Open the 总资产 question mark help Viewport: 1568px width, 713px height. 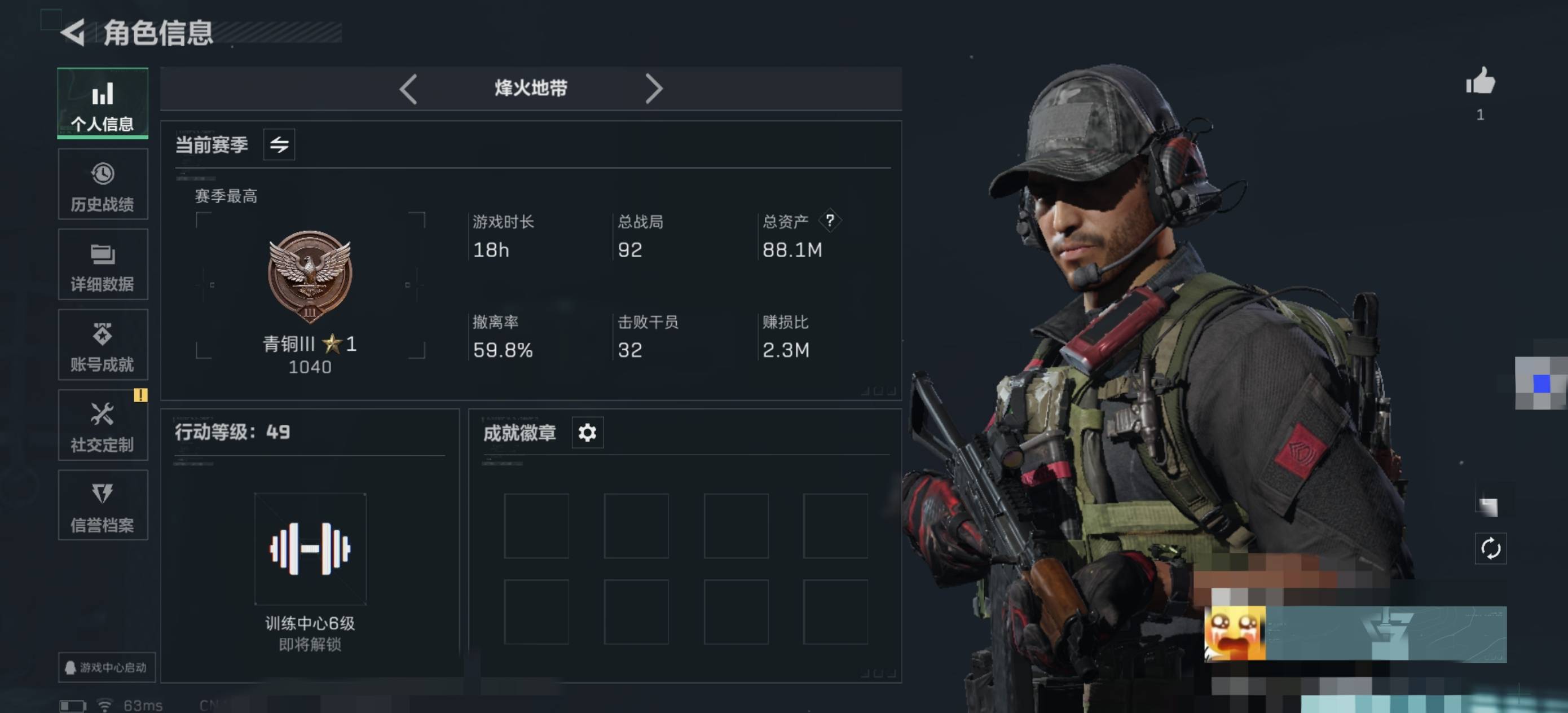click(830, 221)
